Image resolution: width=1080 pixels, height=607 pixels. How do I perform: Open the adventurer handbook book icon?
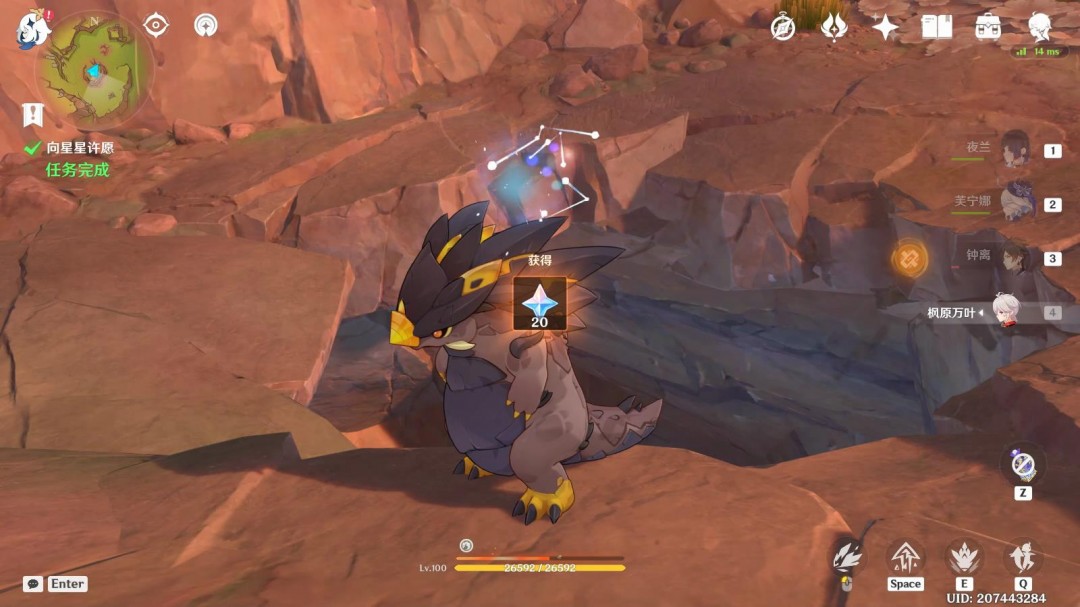937,27
